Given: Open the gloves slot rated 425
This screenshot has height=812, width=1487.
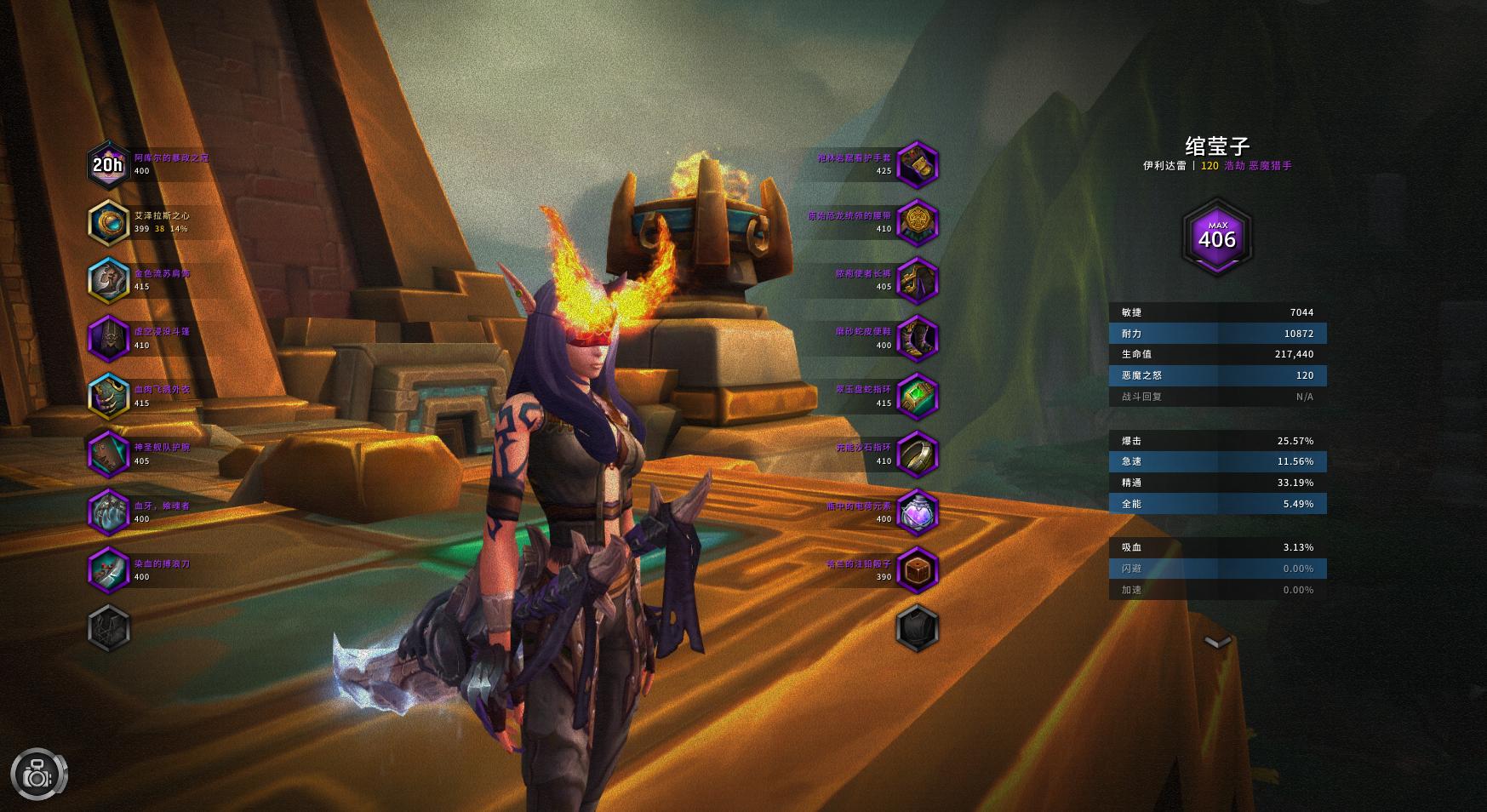Looking at the screenshot, I should 917,164.
